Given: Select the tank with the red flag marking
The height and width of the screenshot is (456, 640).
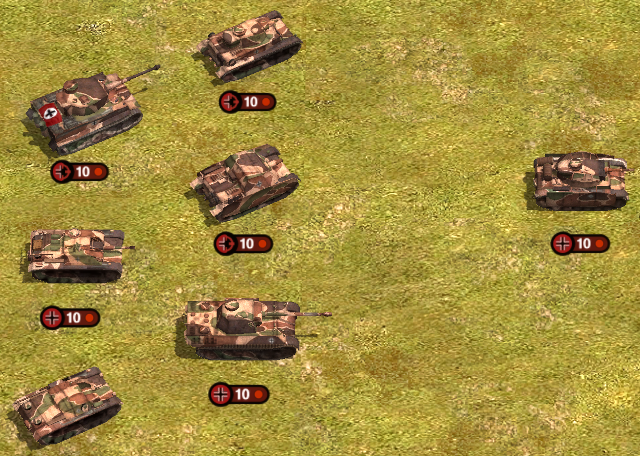Looking at the screenshot, I should [x=87, y=109].
